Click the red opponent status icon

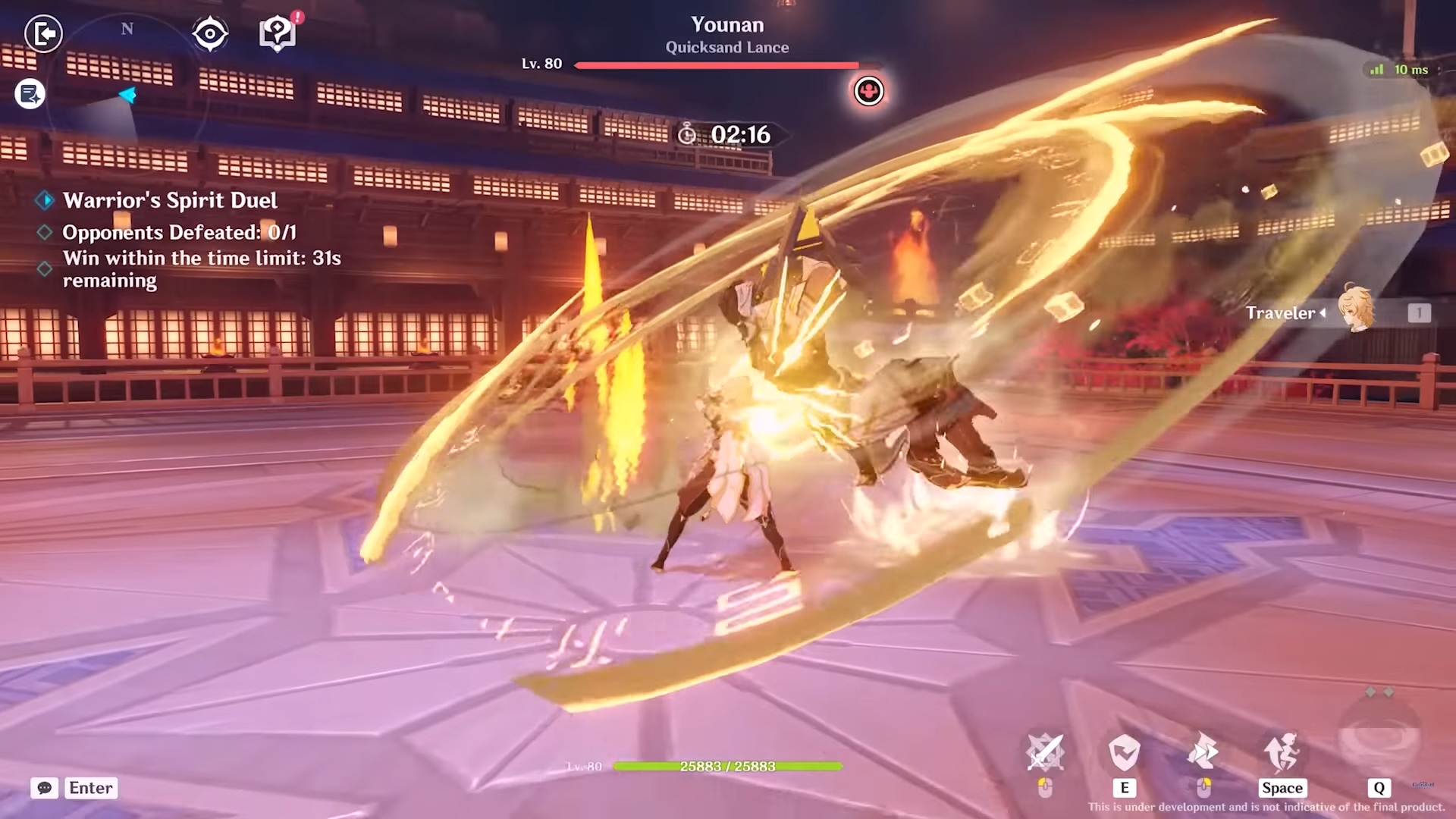pos(868,91)
